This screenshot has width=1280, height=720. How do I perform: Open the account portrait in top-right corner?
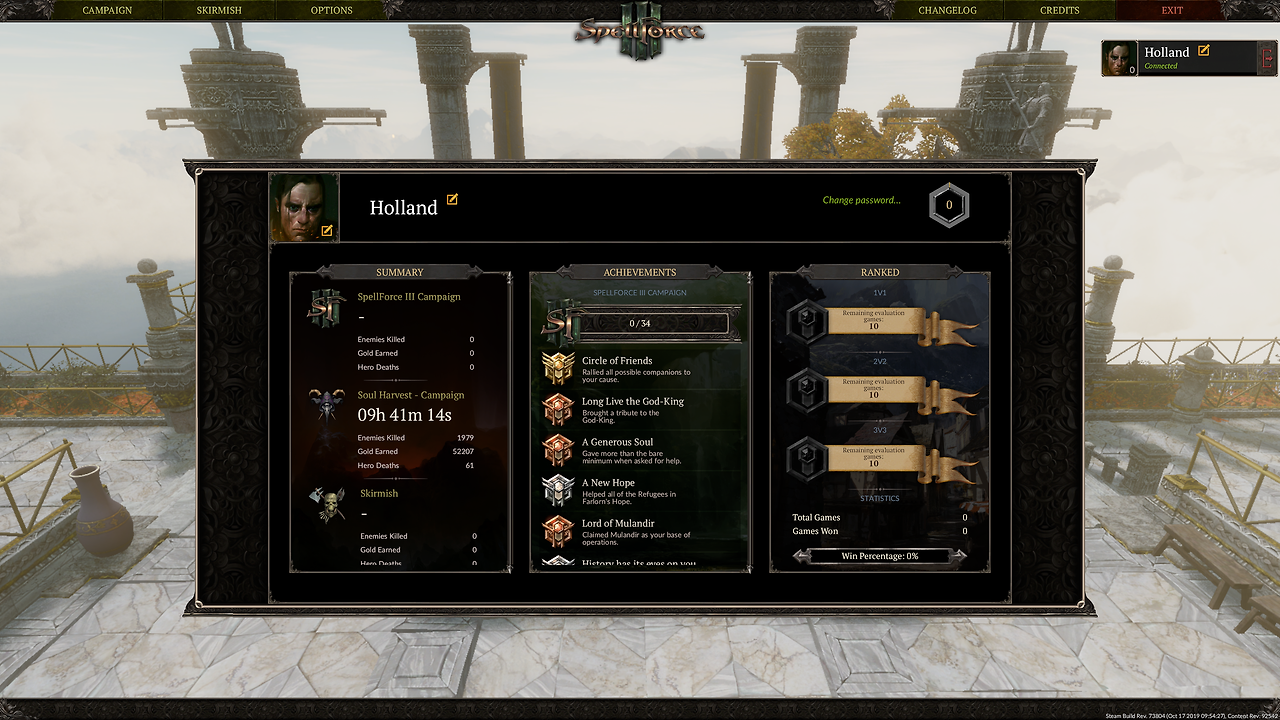(x=1119, y=59)
